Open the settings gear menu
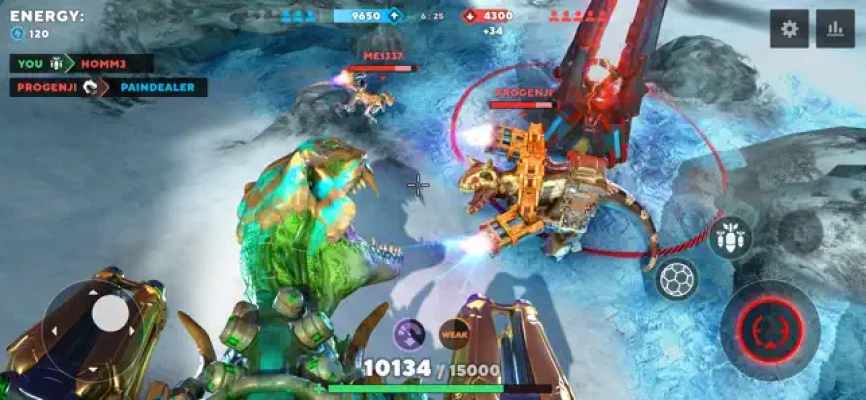Image resolution: width=866 pixels, height=400 pixels. 789,29
